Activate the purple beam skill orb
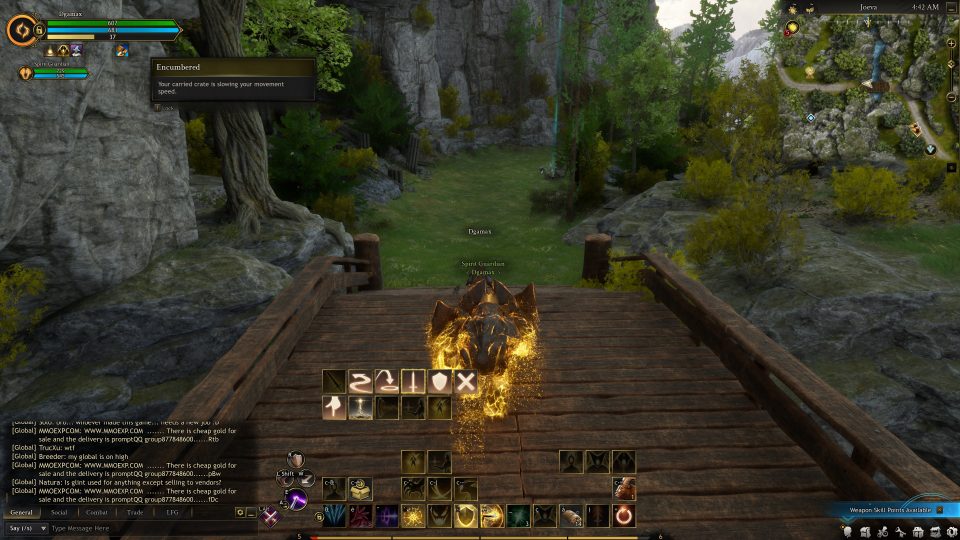 coord(294,498)
